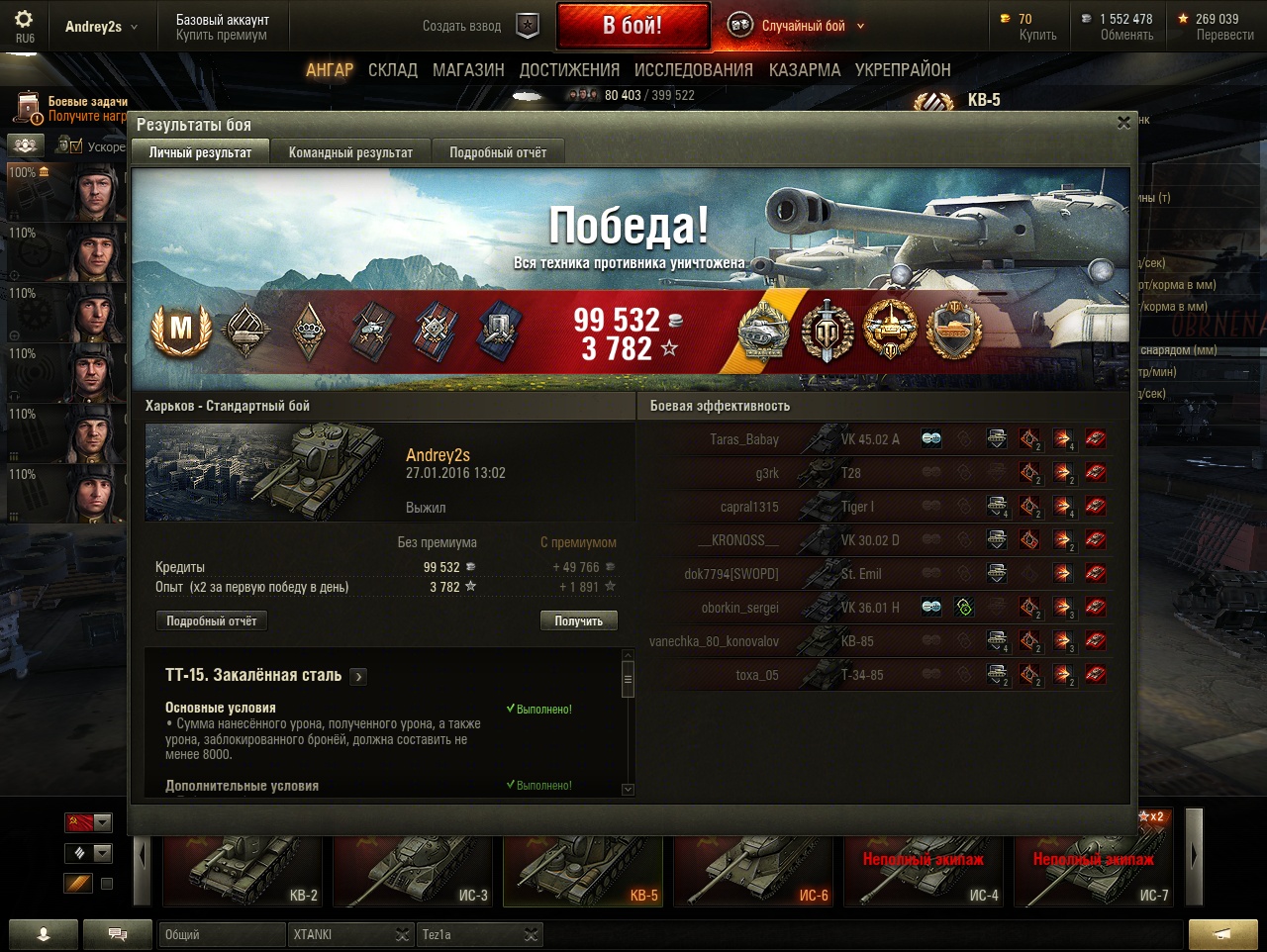Open the settings gear menu

click(24, 20)
